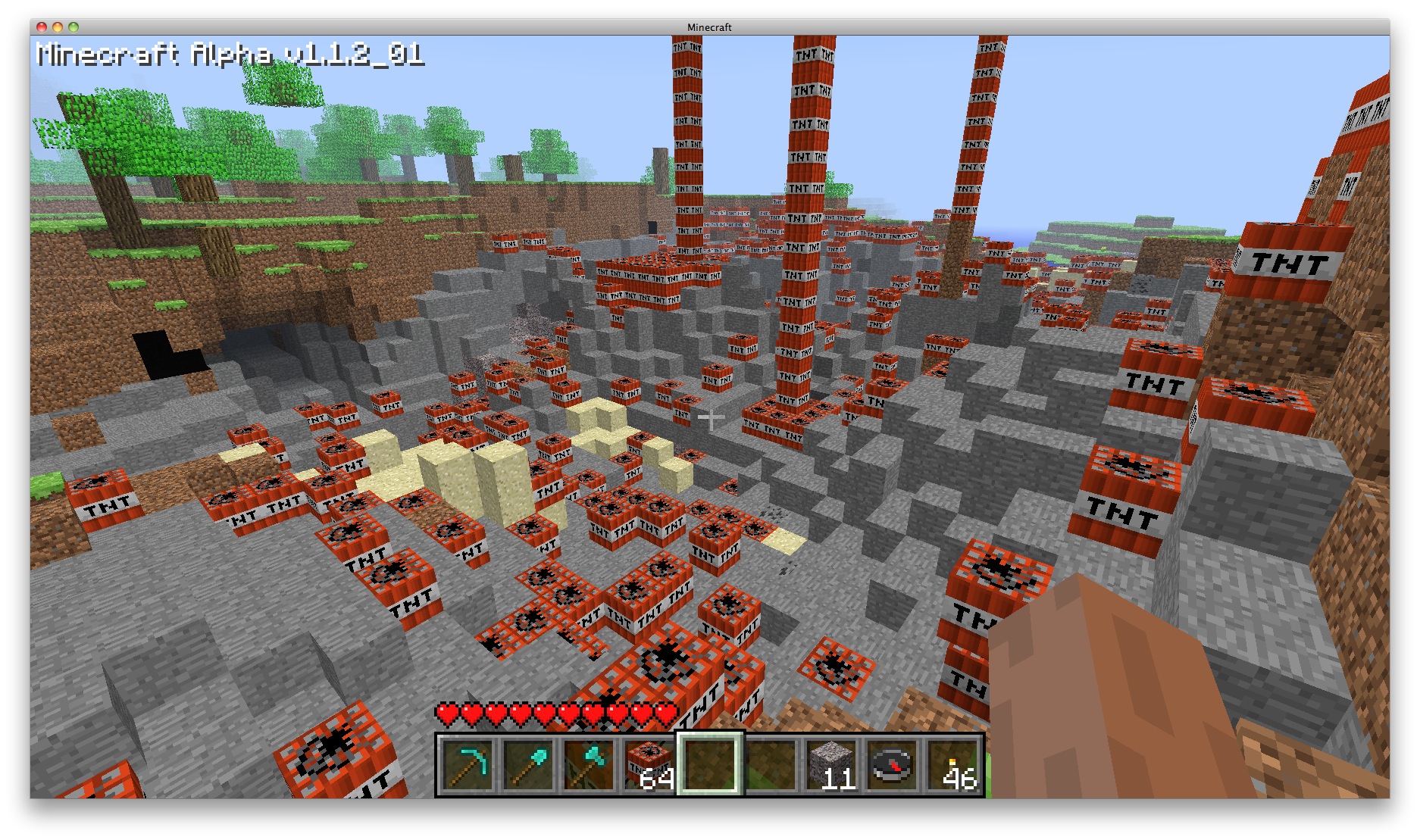
Task: Choose the torch stack of 46
Action: coord(952,765)
